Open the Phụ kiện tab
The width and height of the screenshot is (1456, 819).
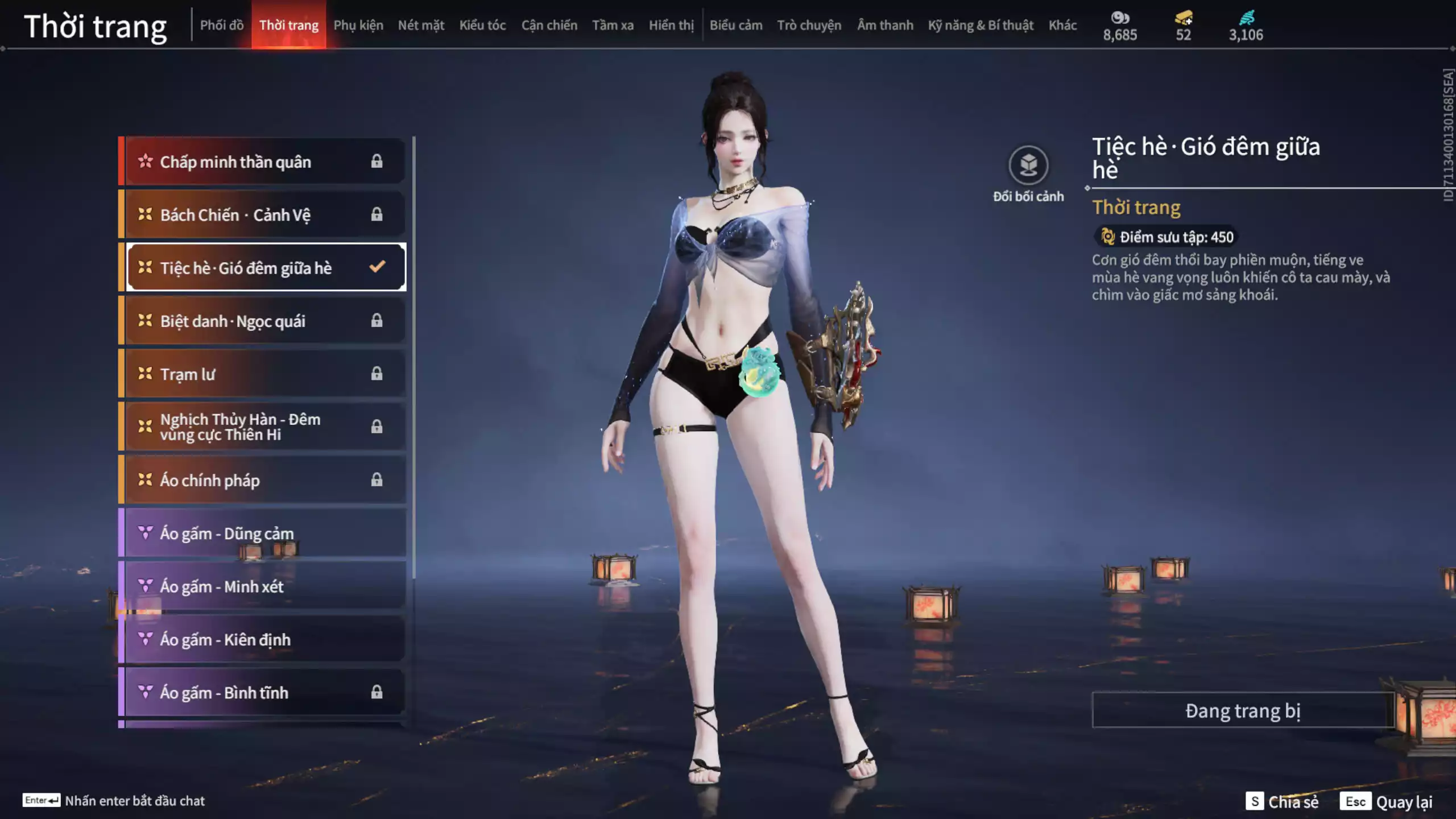[358, 25]
